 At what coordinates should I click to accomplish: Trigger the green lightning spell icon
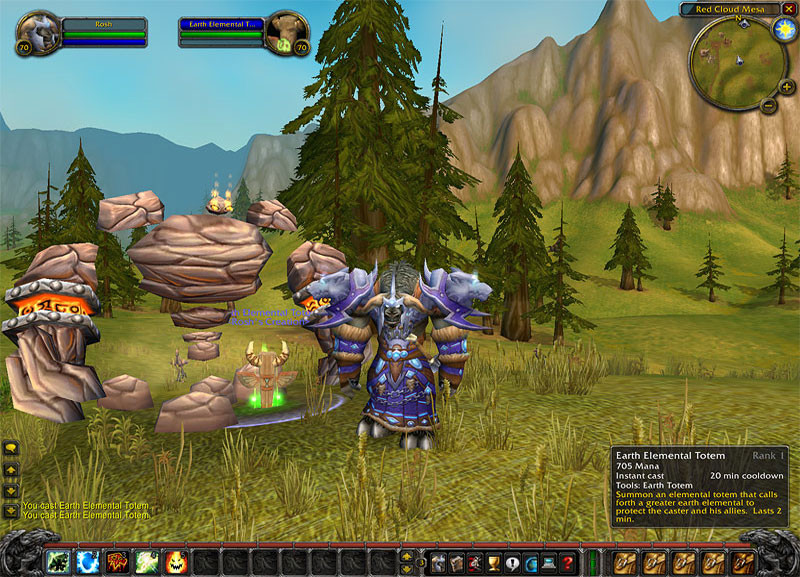146,561
